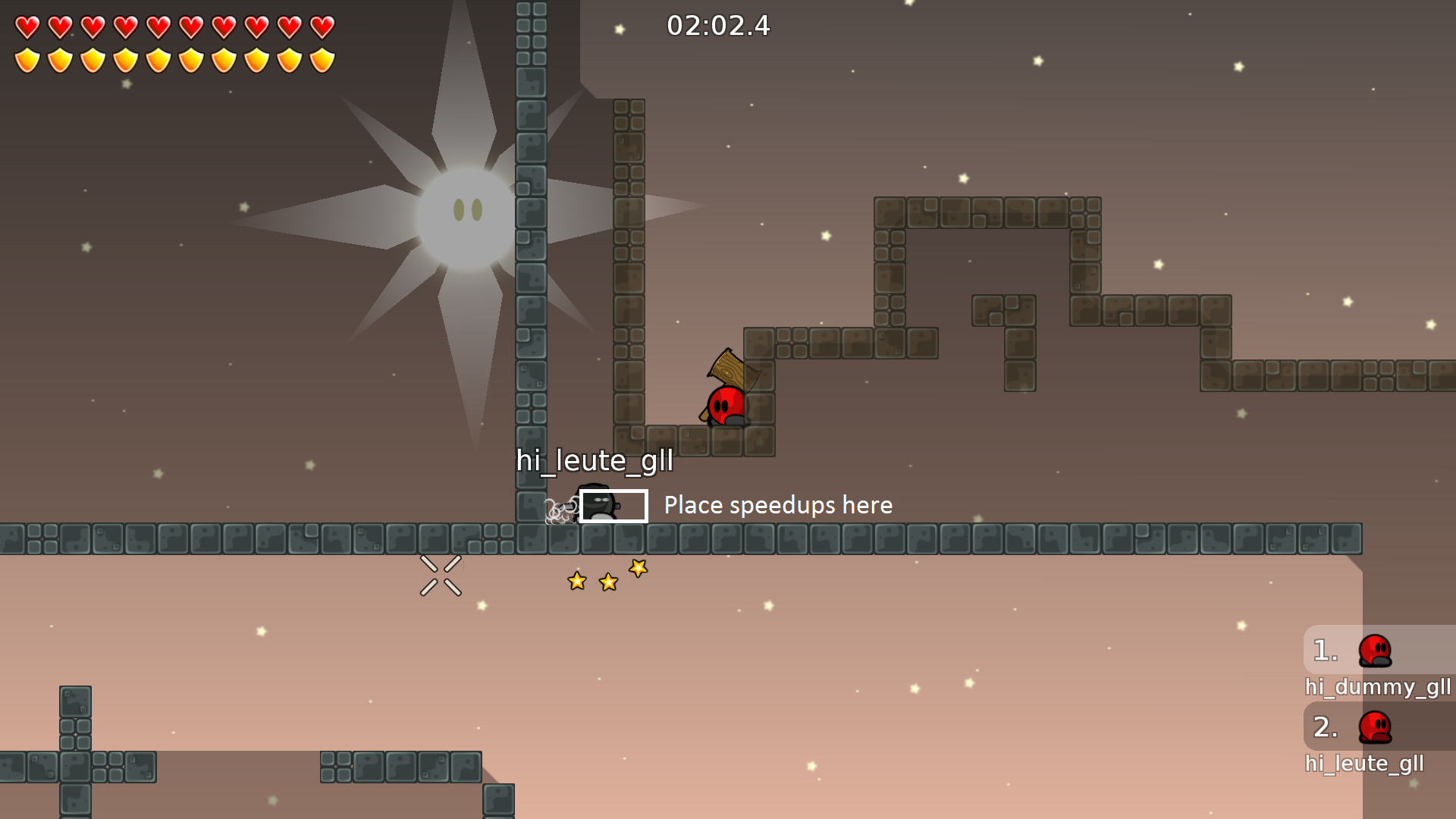Click the outlined speedup placement box

[613, 506]
